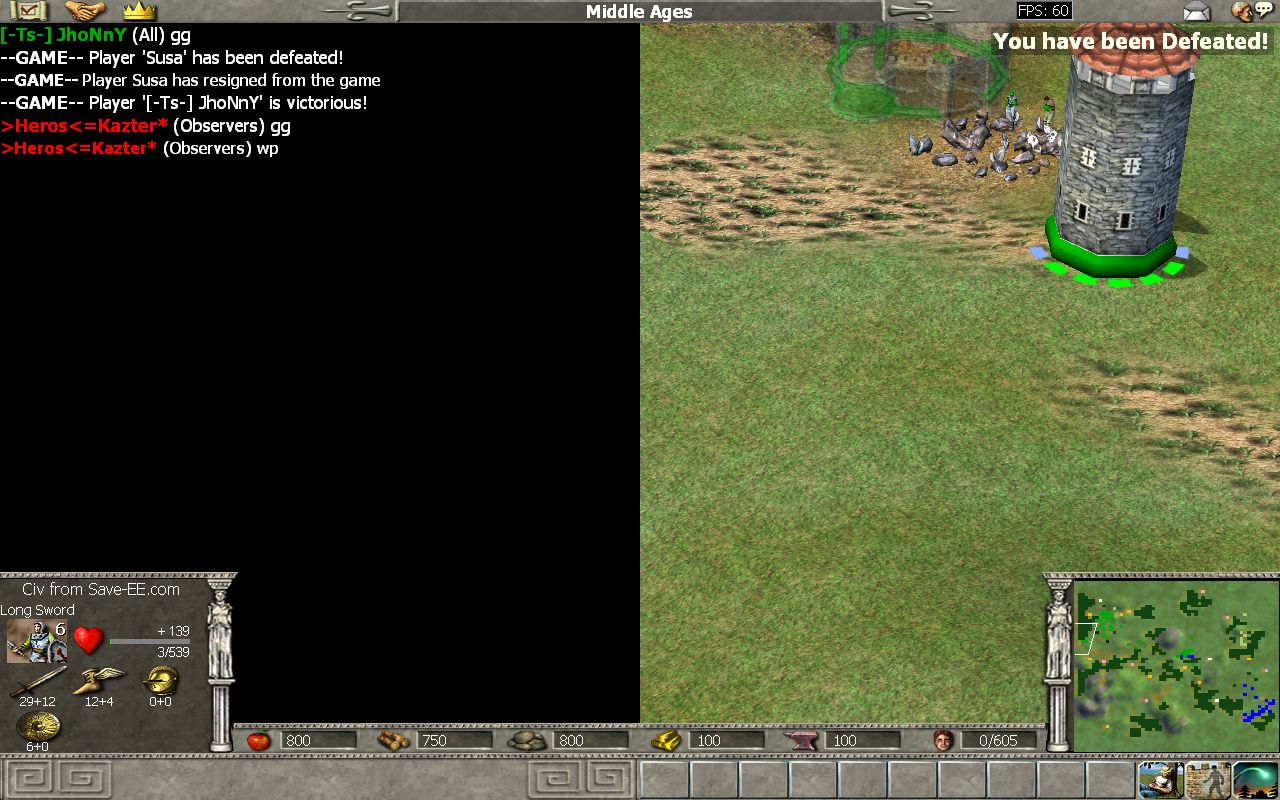Click the golden crown icon
Viewport: 1280px width, 800px height.
pos(139,11)
